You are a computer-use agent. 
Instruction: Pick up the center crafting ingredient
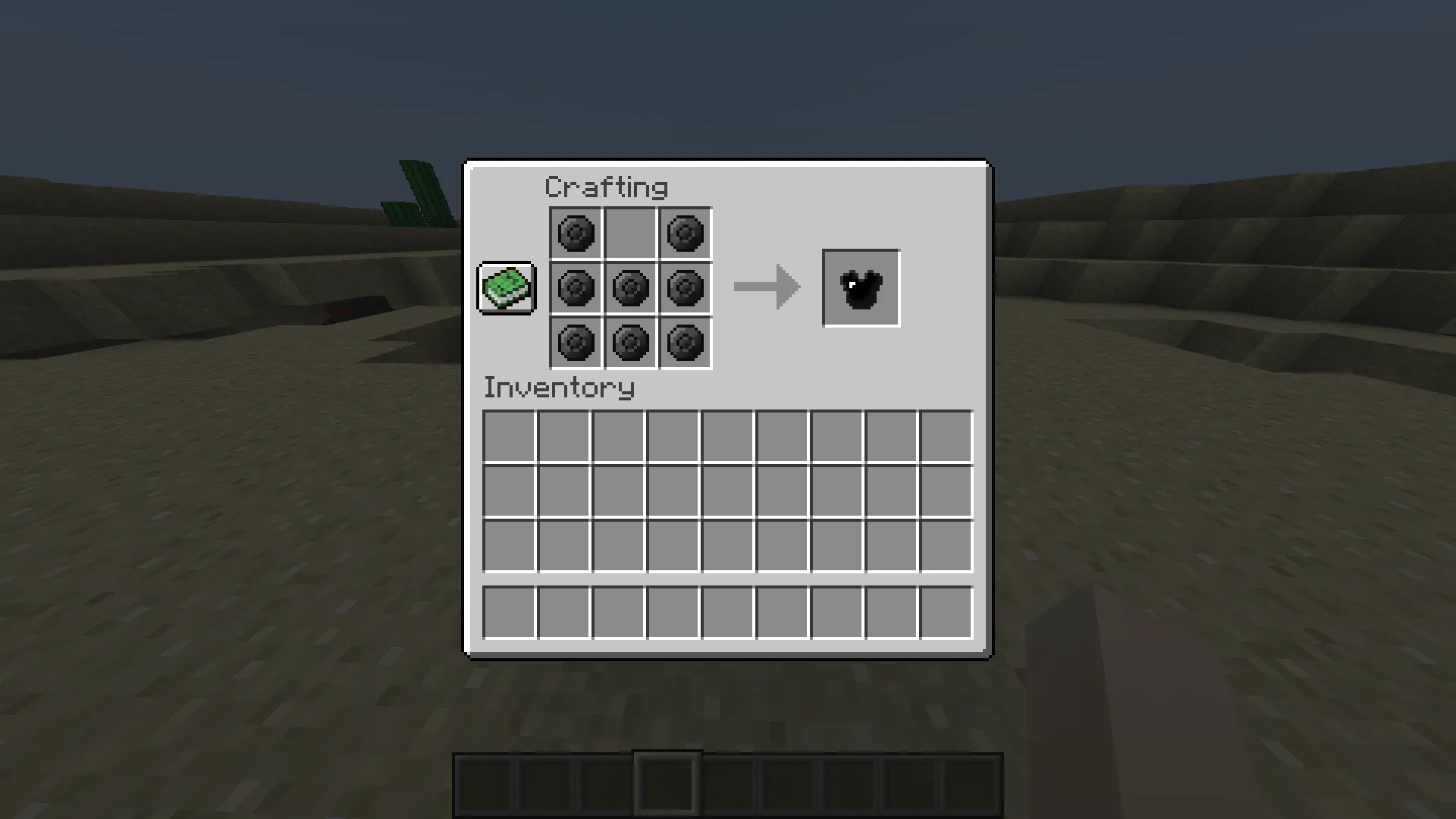[630, 288]
